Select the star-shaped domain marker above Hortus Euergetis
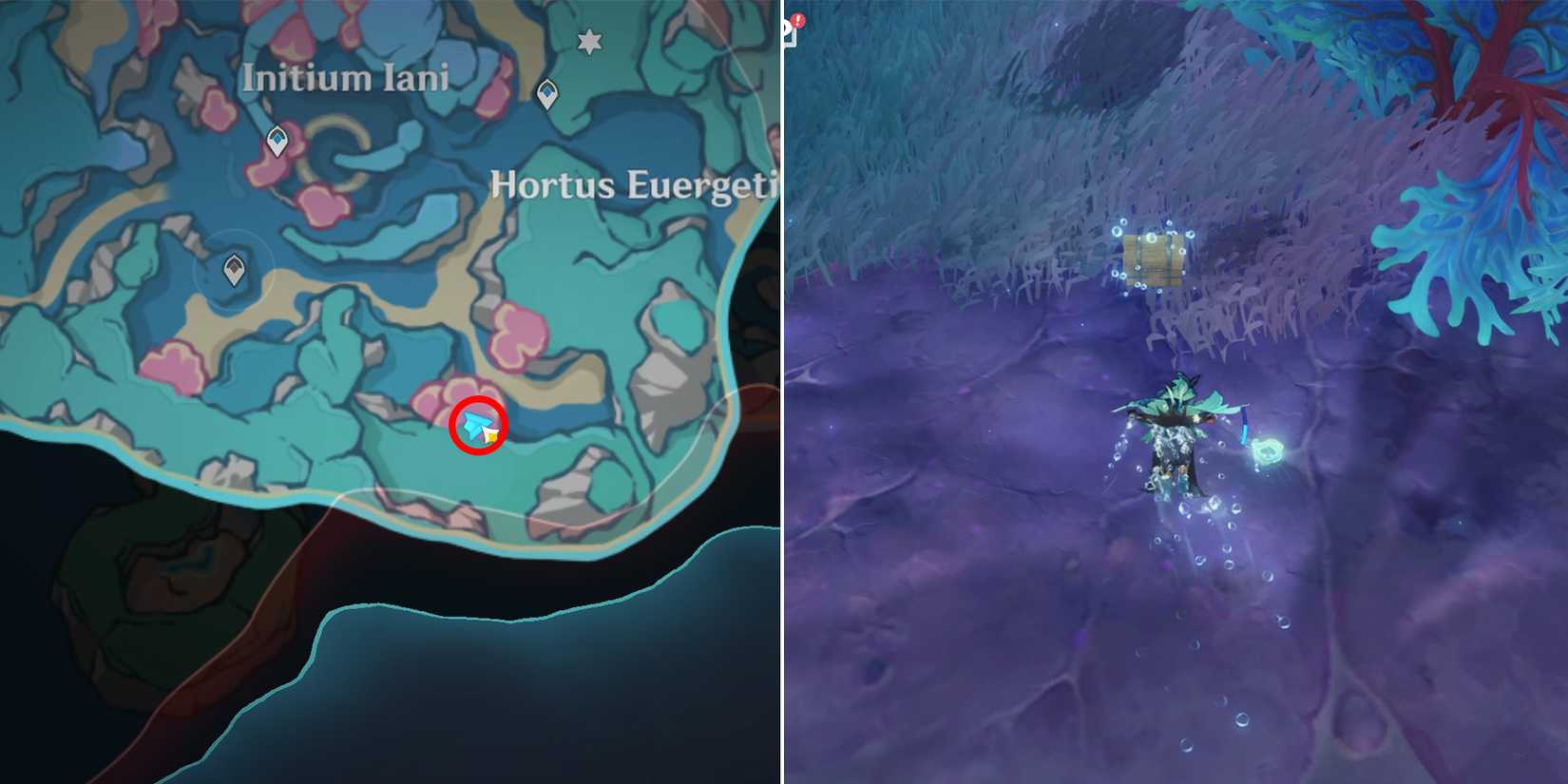This screenshot has height=784, width=1568. tap(590, 43)
